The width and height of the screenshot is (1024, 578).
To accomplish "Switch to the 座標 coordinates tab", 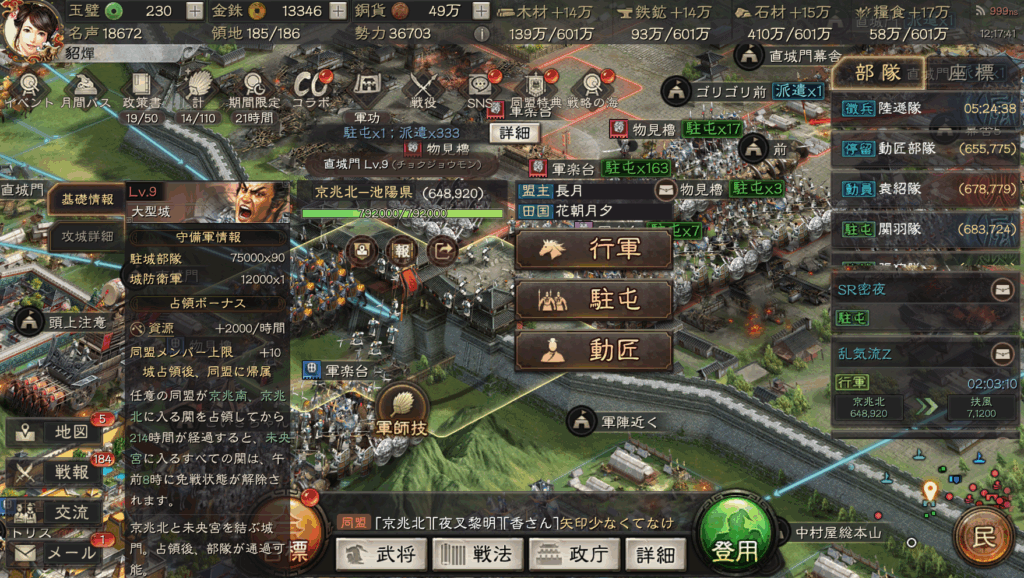I will click(969, 72).
